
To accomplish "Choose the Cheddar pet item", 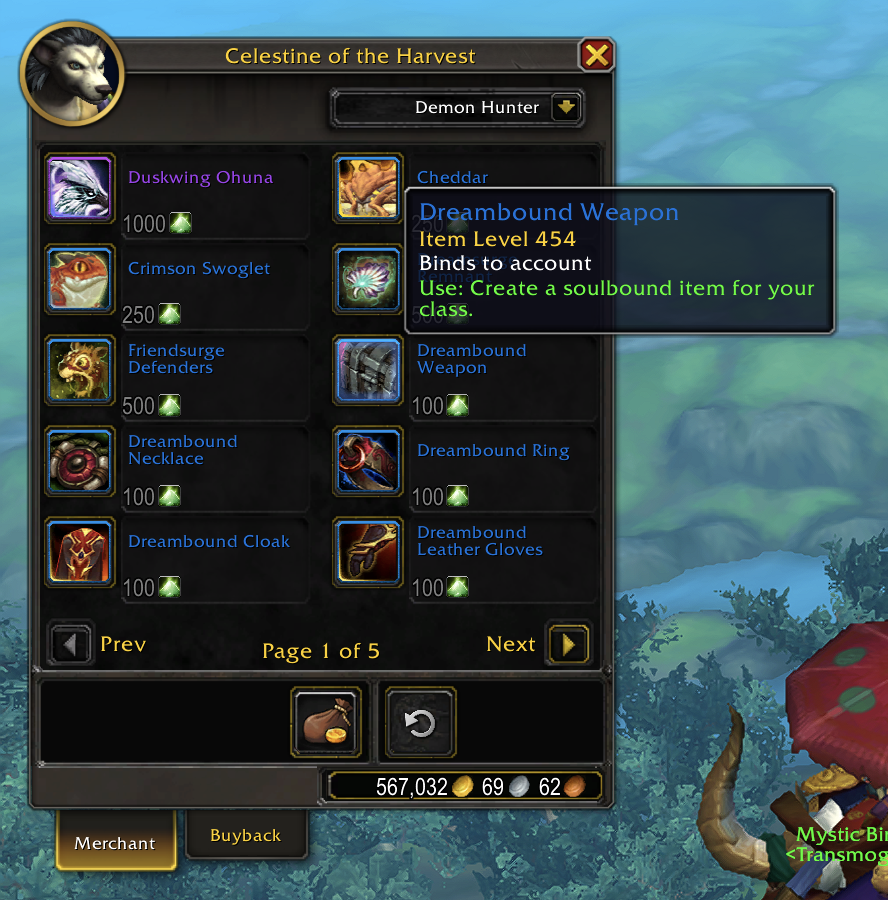I will [x=368, y=188].
